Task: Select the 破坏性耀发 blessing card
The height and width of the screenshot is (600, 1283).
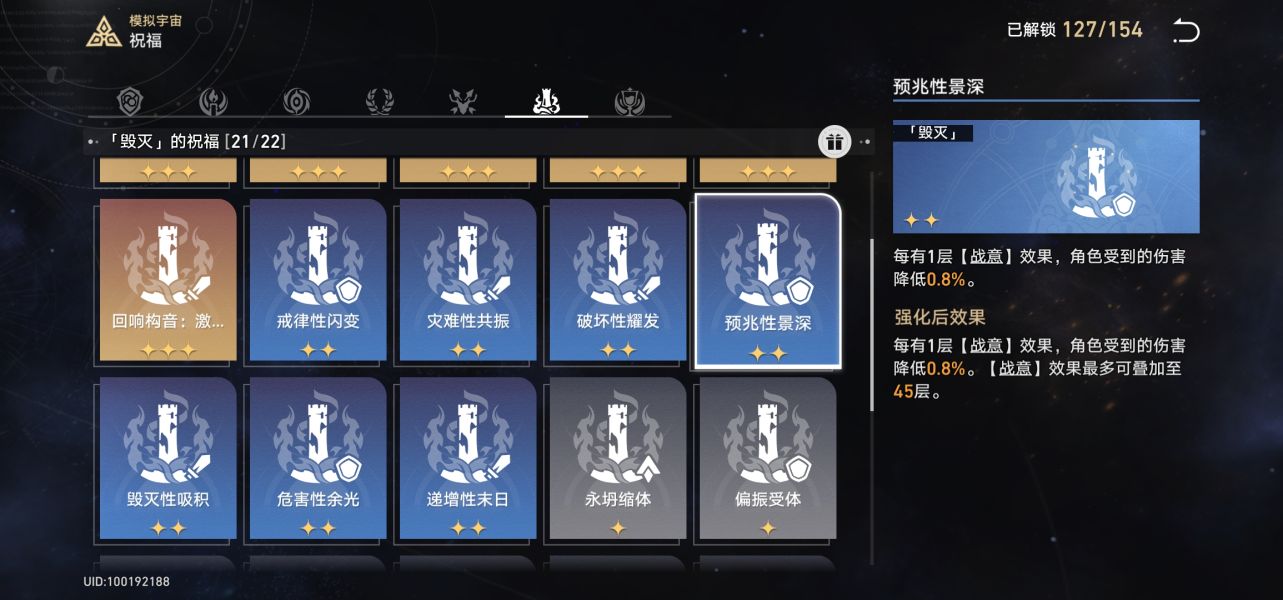Action: [618, 279]
